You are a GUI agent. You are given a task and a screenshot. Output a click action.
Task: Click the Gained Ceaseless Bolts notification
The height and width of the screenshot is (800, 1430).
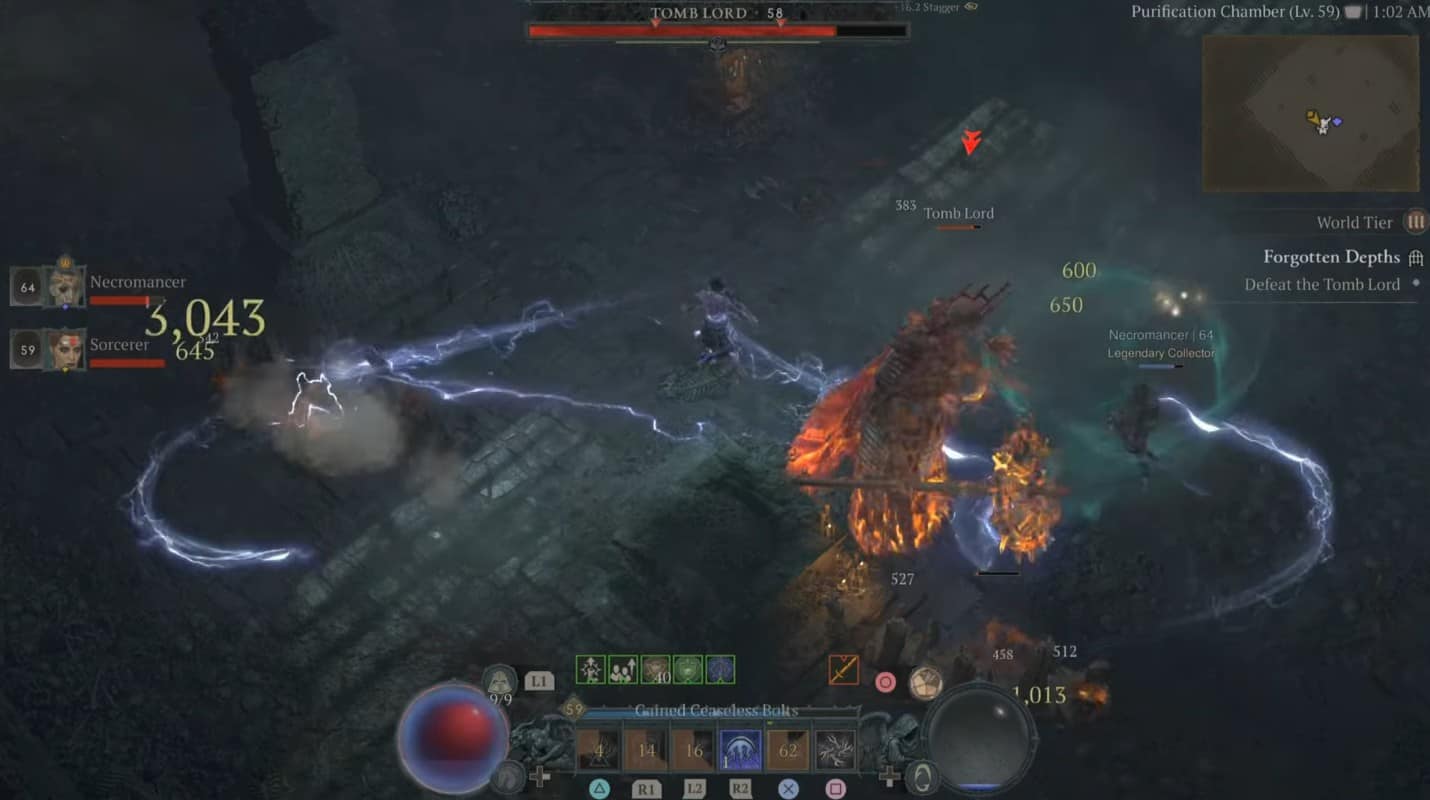716,710
